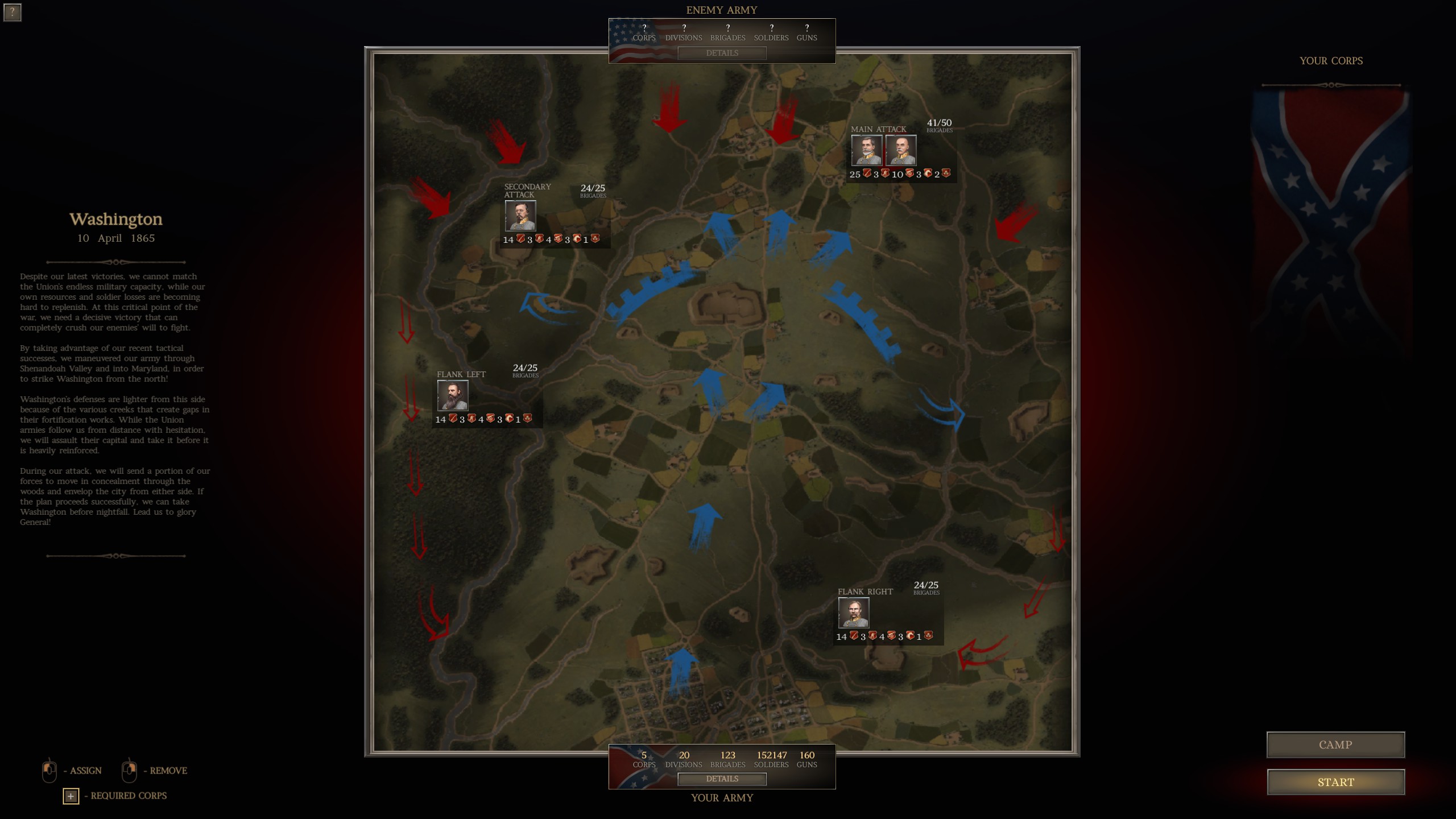Click the infantry brigade icon under Main Attack
Viewport: 1456px width, 819px height.
[x=867, y=174]
